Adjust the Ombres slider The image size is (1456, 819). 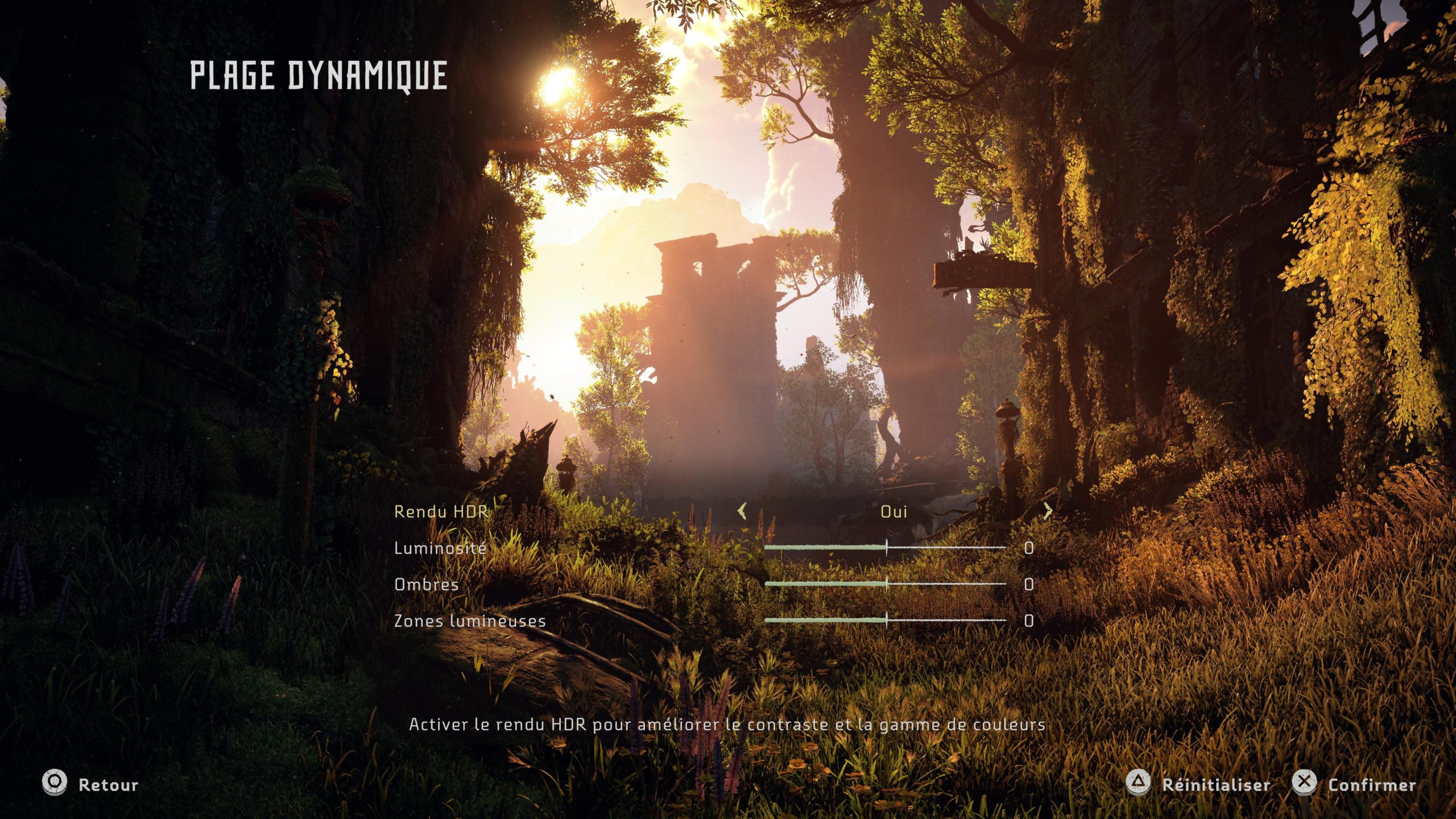[886, 584]
